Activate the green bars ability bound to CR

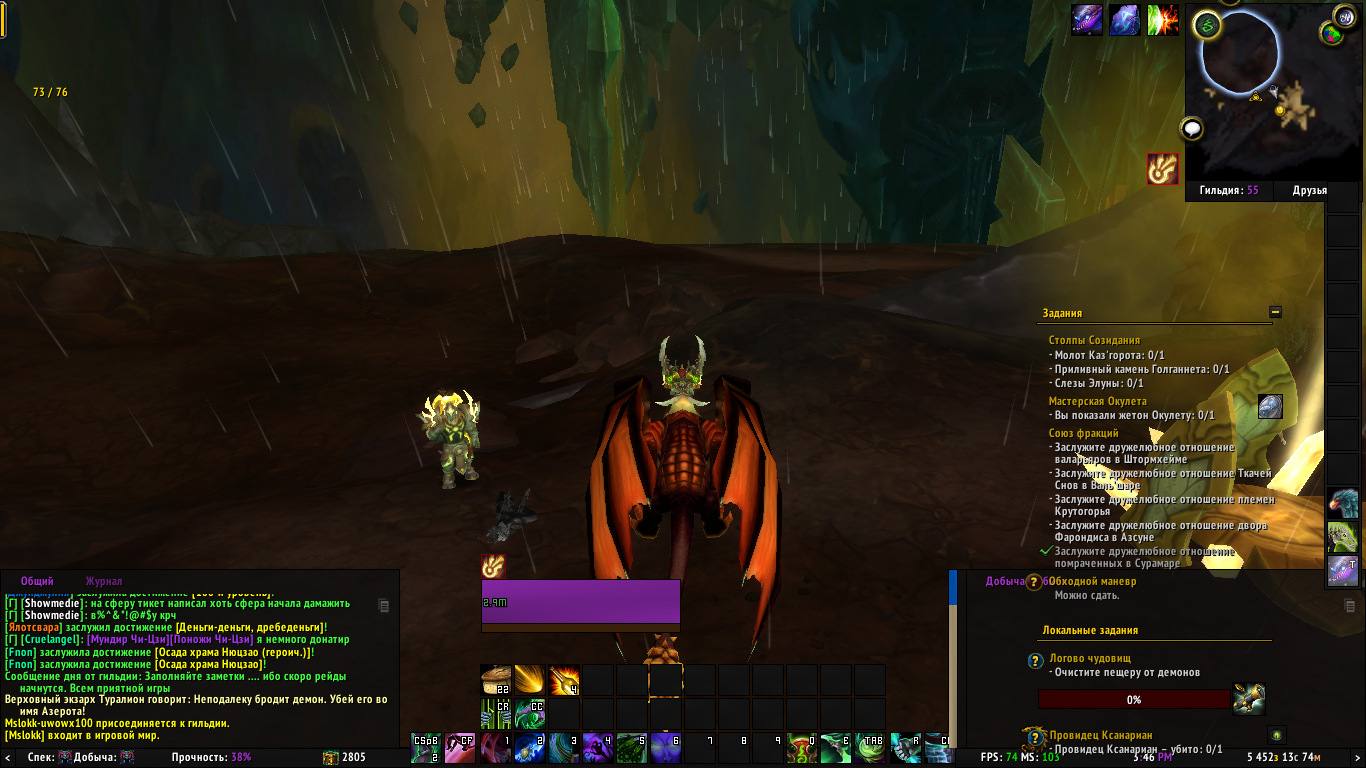pos(496,713)
